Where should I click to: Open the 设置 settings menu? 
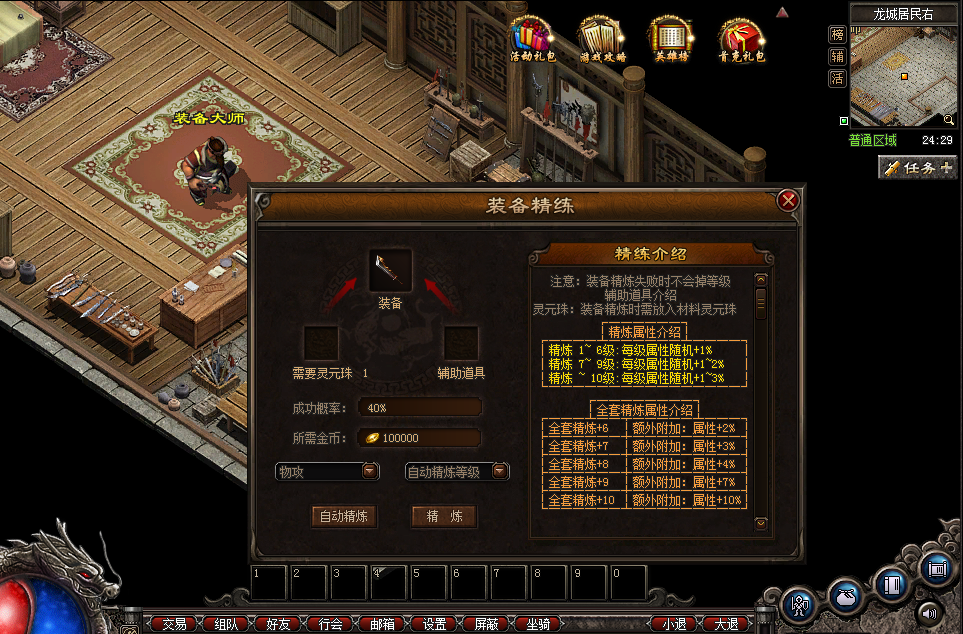click(x=434, y=624)
